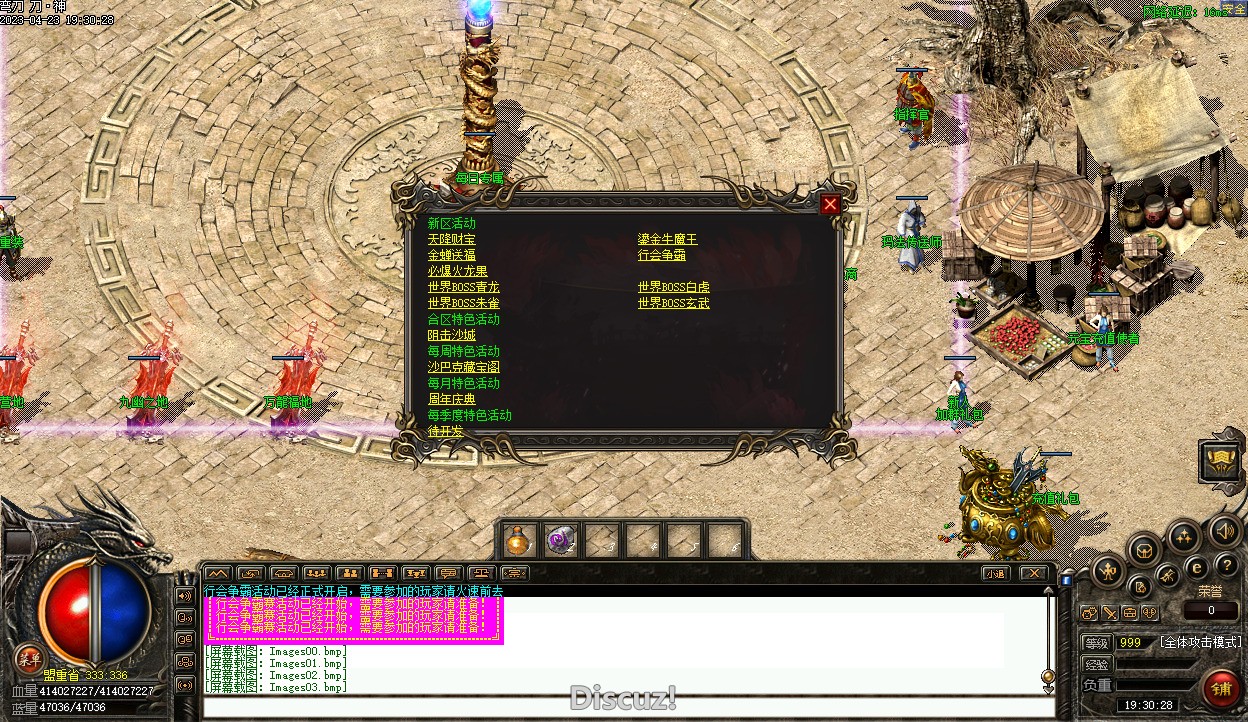Click the 小退 logout button
Viewport: 1248px width, 722px height.
994,574
